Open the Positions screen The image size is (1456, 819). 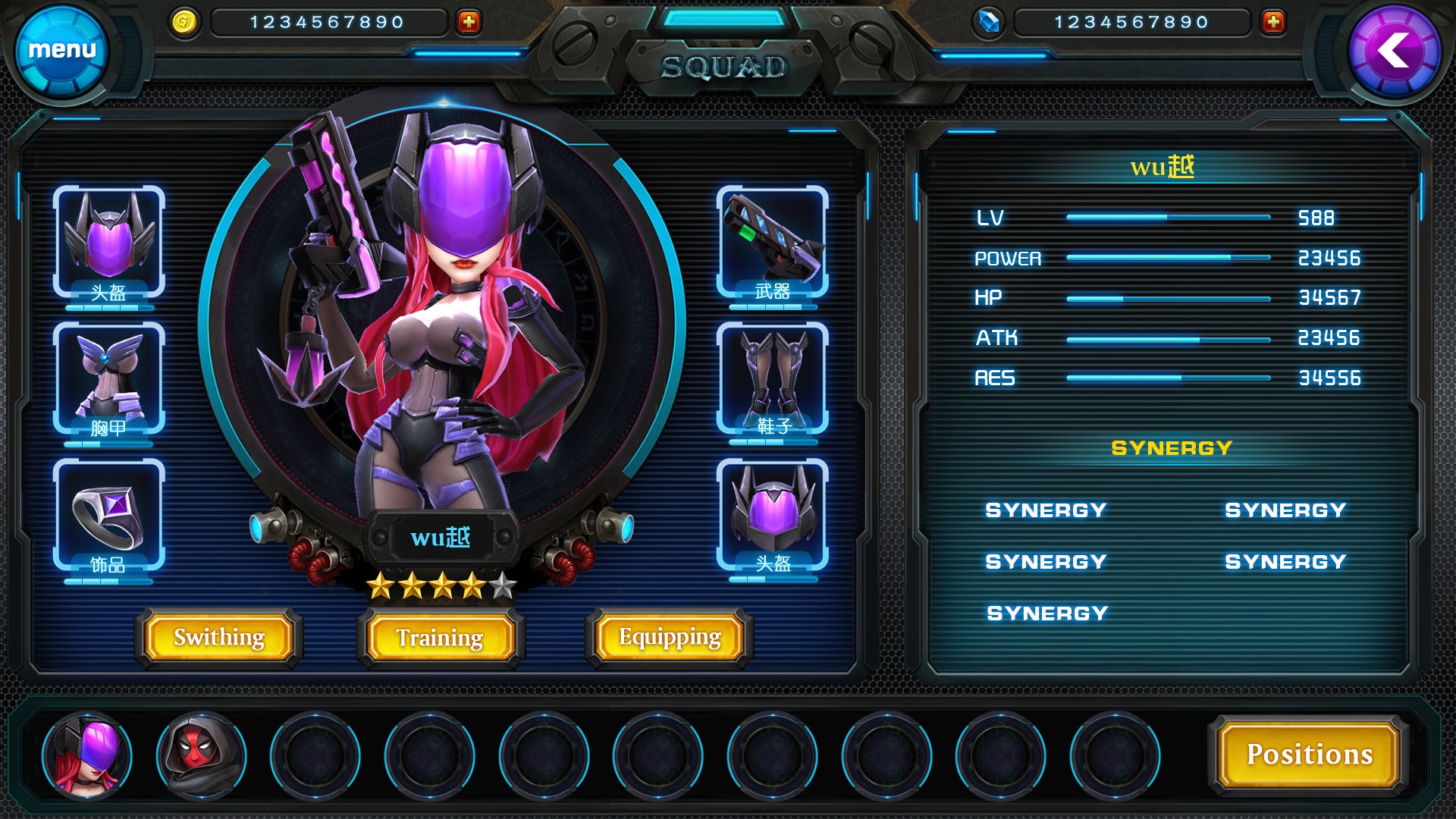point(1310,755)
